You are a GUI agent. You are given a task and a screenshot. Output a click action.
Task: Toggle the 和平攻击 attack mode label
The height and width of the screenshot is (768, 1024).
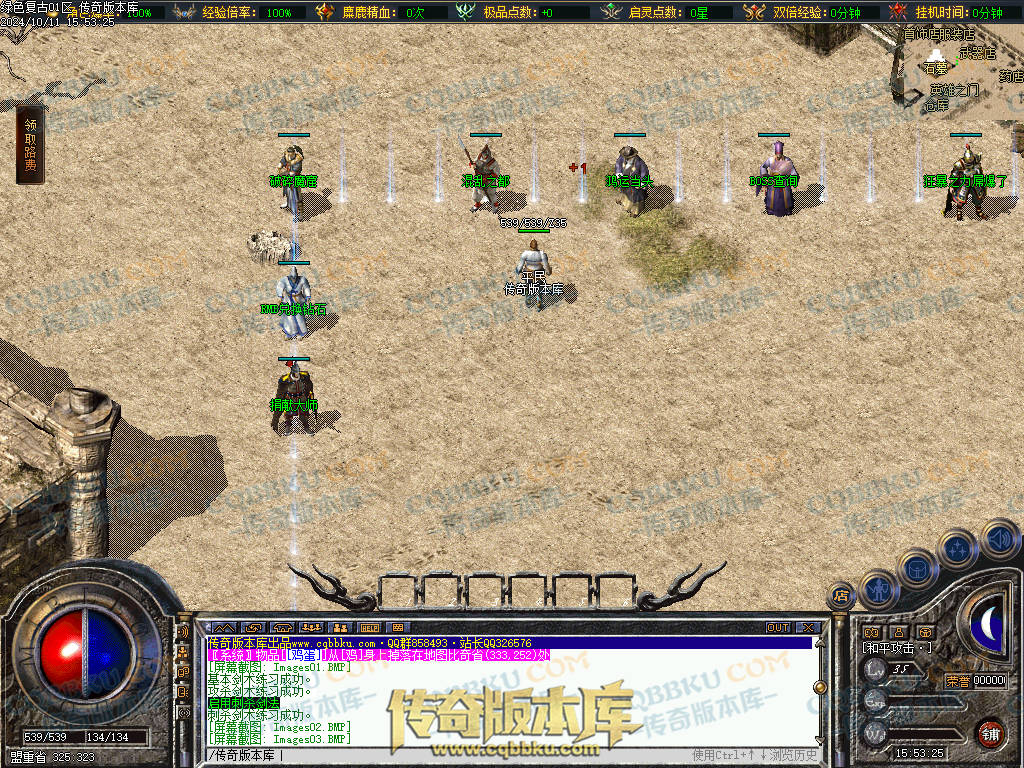897,647
